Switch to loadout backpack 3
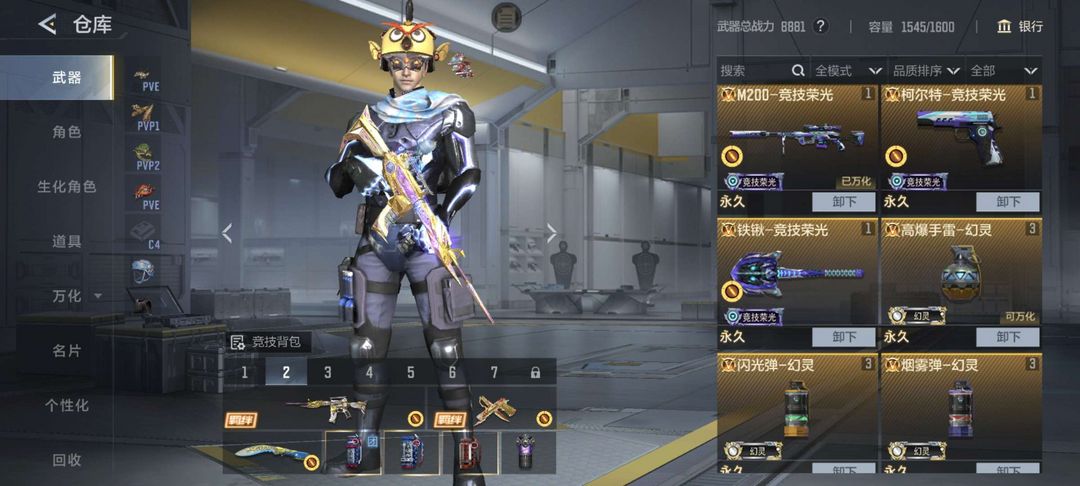 pos(327,373)
